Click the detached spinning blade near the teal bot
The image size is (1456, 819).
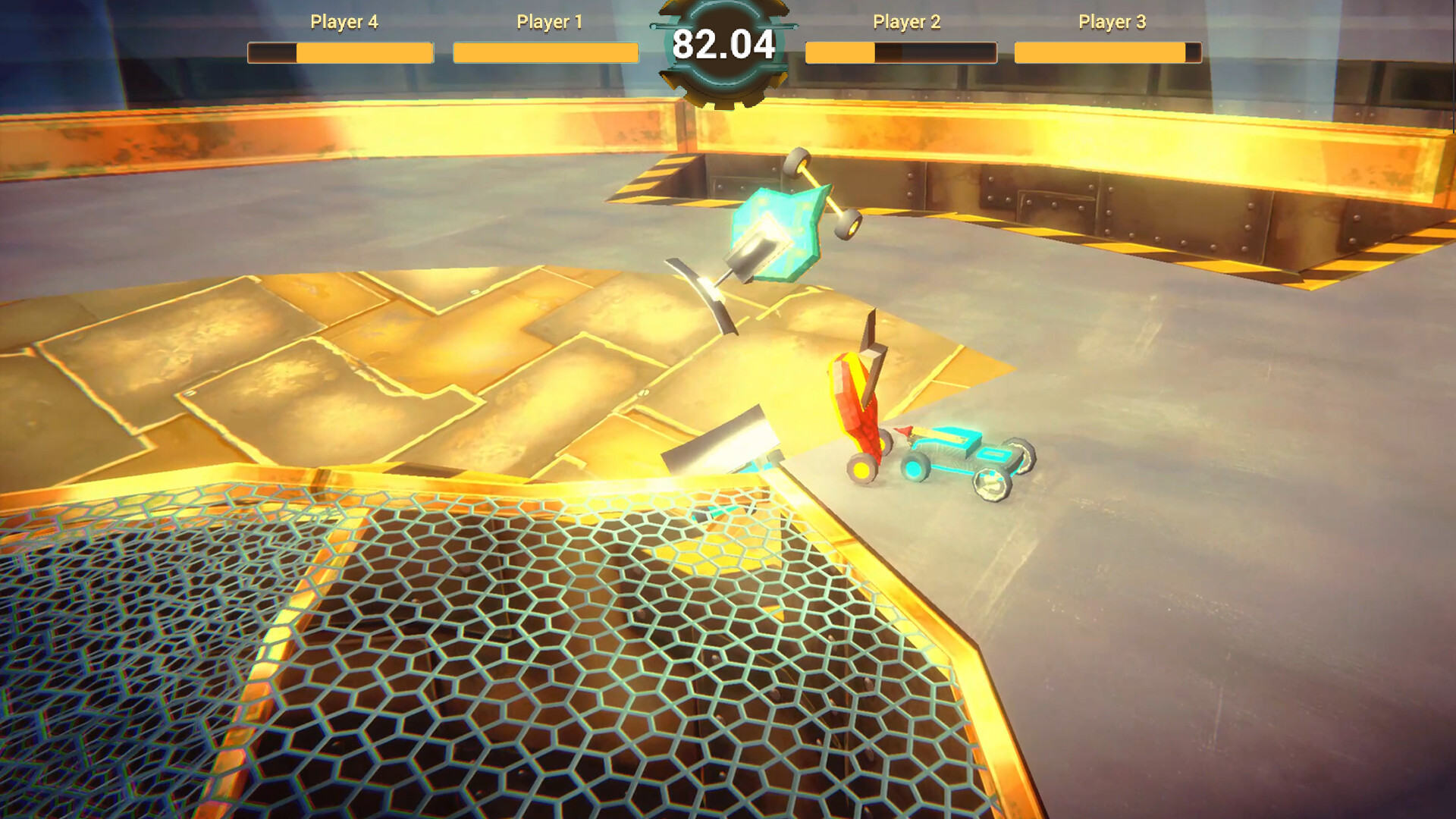point(701,296)
